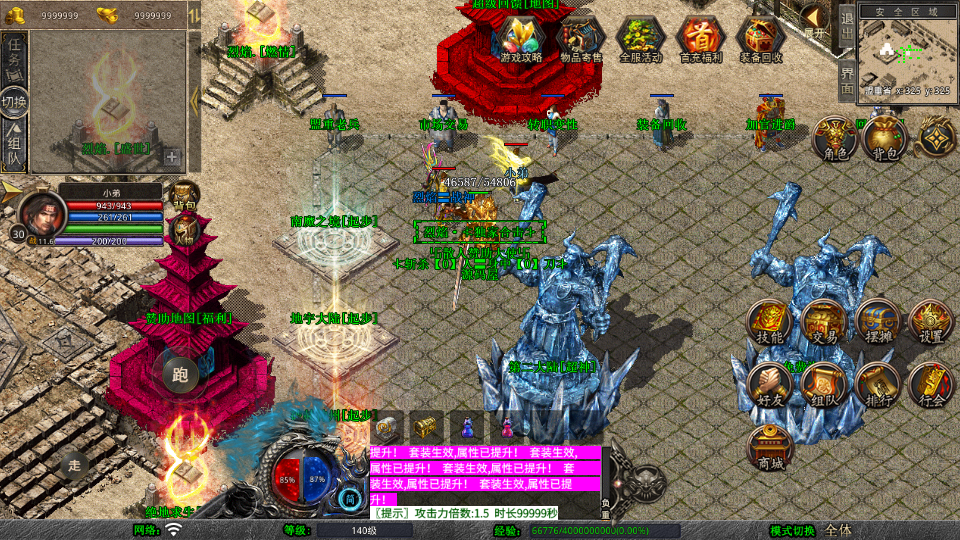This screenshot has width=960, height=540.
Task: Open the 物品寄售 consignment icon
Action: [581, 39]
